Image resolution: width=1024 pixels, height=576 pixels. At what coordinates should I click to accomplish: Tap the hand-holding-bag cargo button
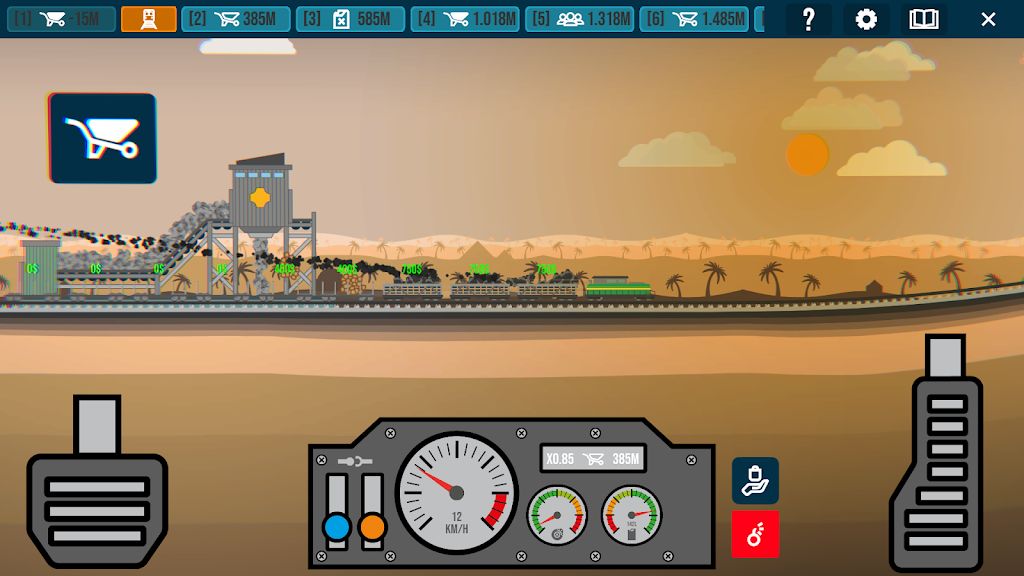755,480
